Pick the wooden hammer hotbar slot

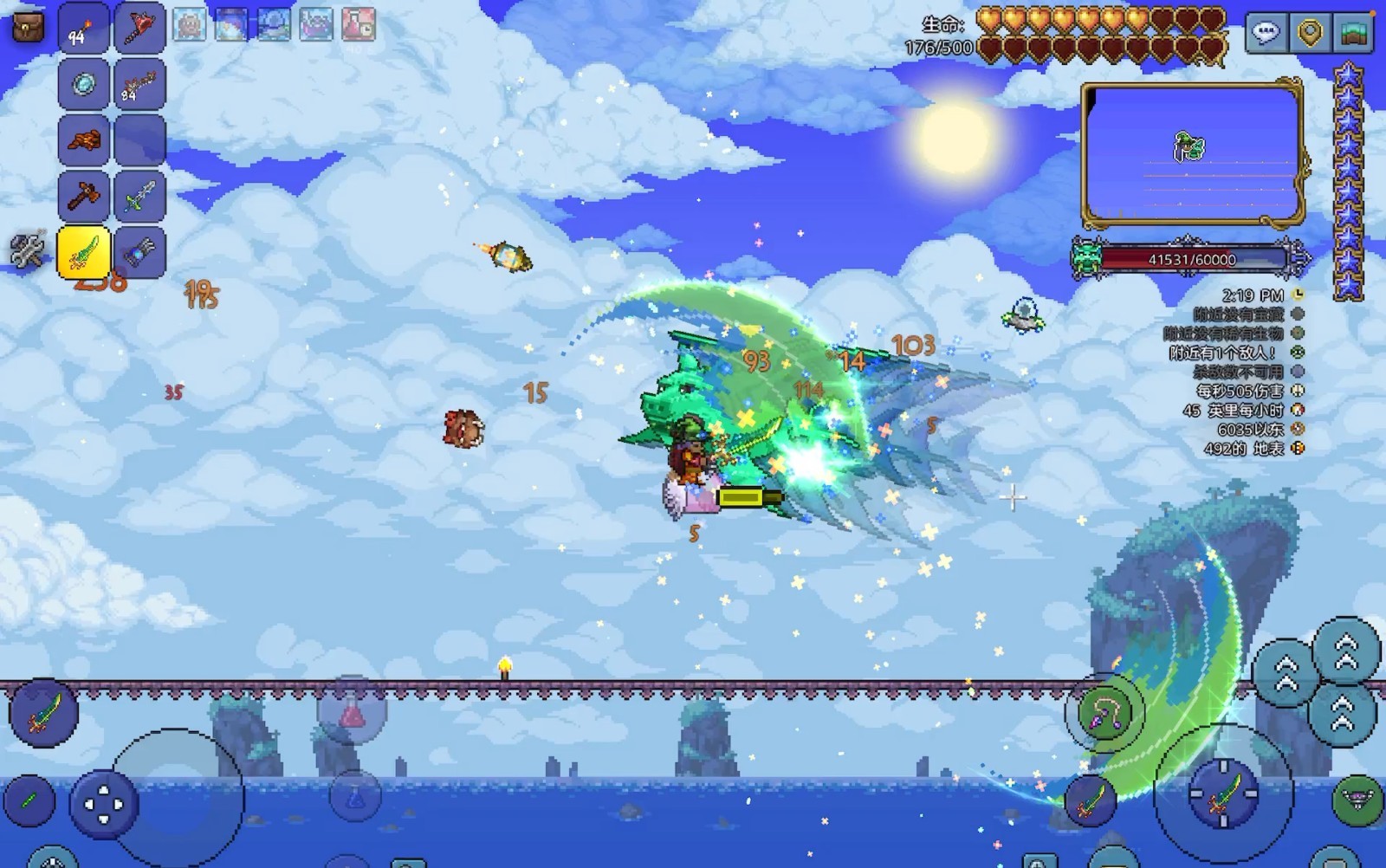(x=84, y=195)
